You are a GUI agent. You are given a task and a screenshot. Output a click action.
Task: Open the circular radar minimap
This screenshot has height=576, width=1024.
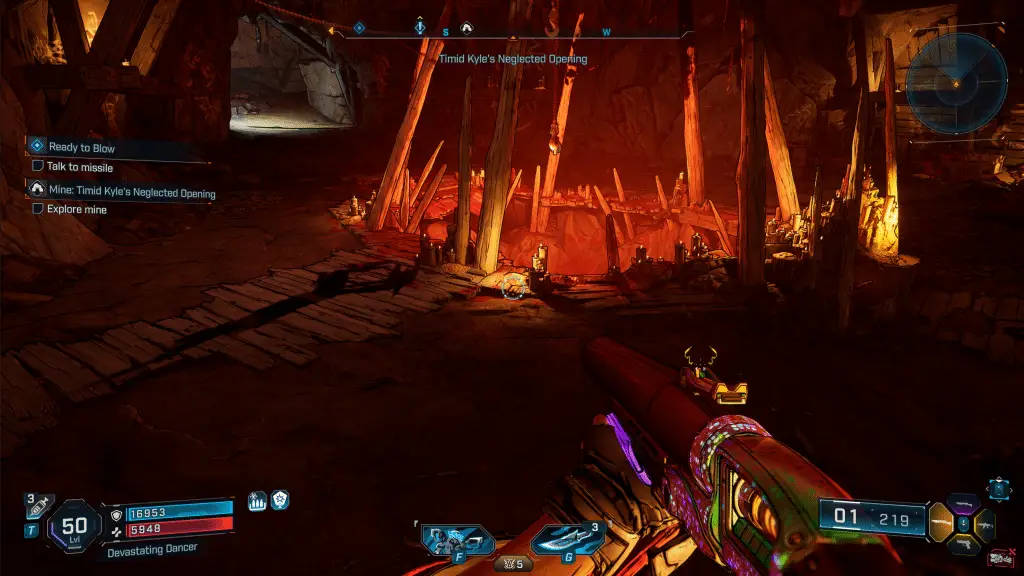tap(955, 84)
